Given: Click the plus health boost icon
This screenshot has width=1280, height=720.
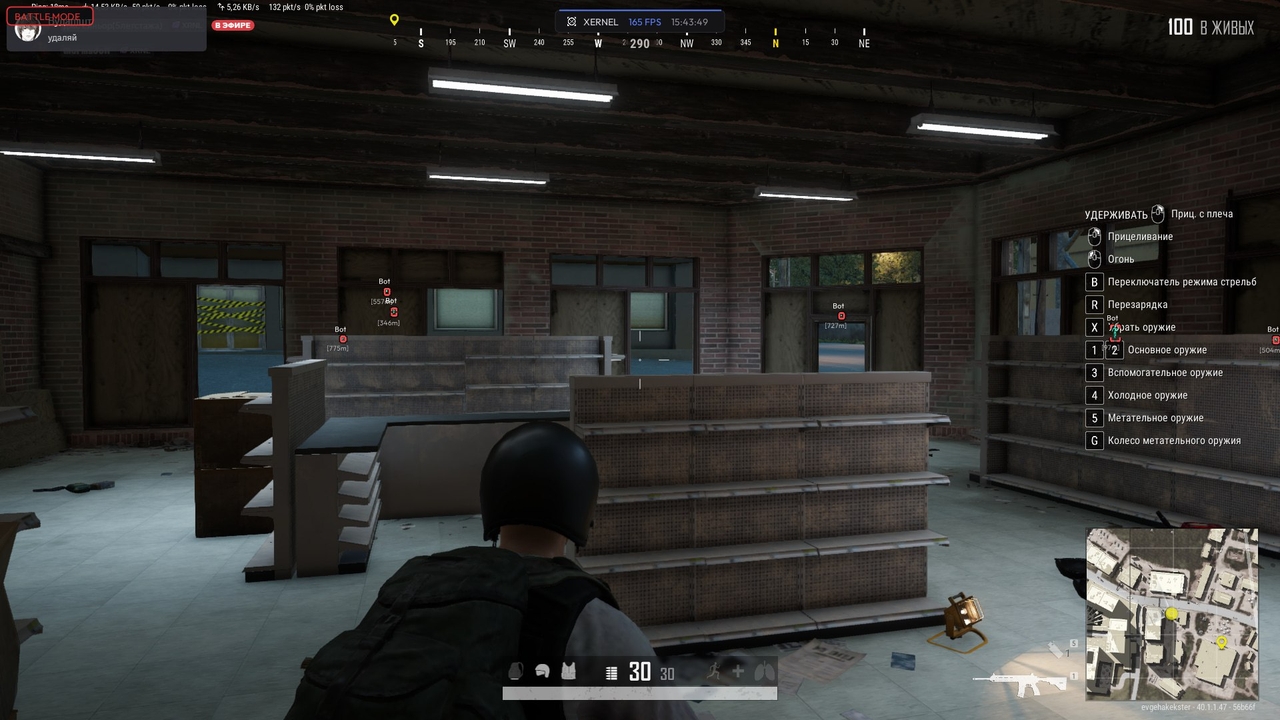Looking at the screenshot, I should [x=740, y=672].
